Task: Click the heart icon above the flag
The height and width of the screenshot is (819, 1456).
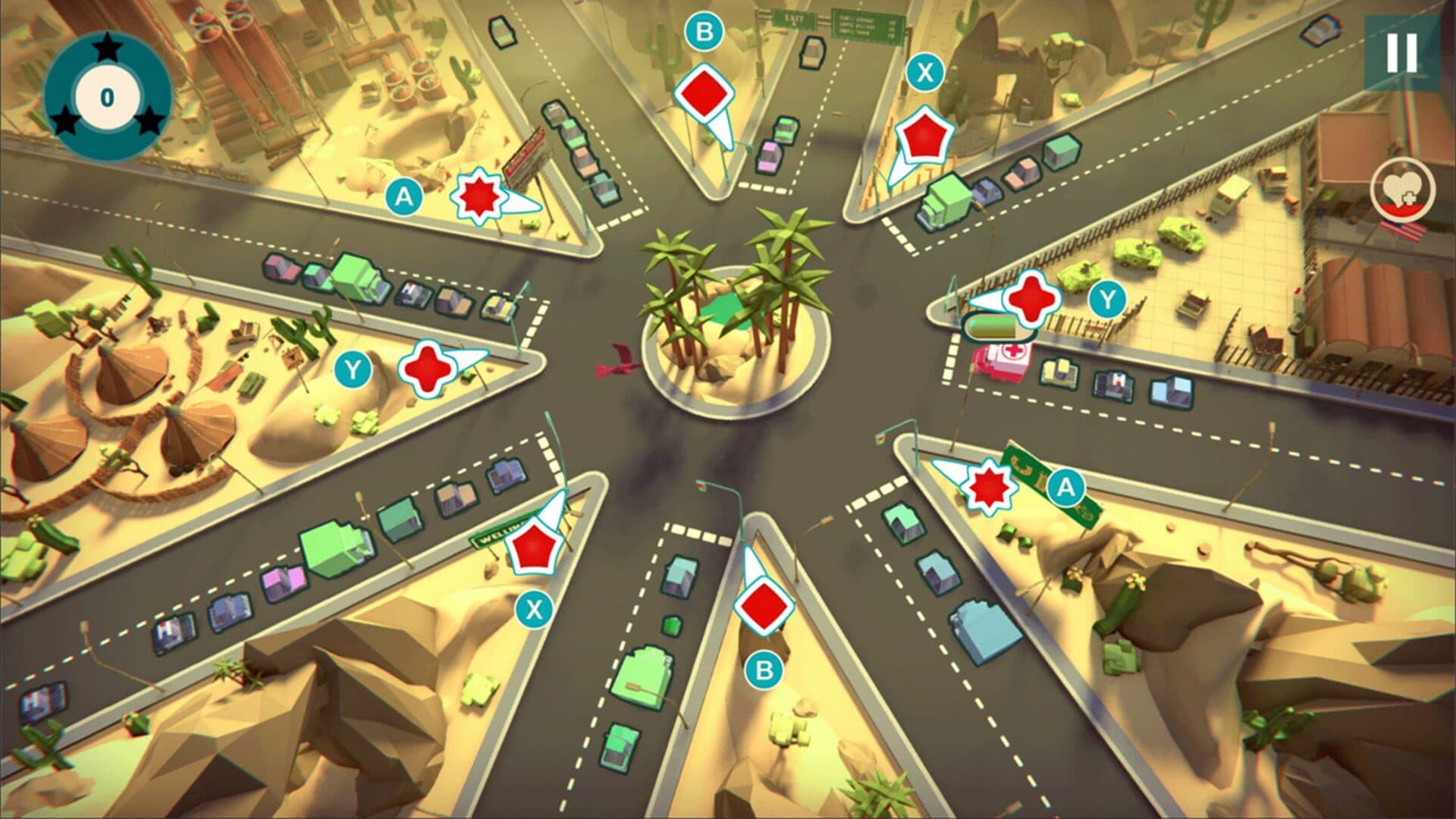Action: point(1402,190)
